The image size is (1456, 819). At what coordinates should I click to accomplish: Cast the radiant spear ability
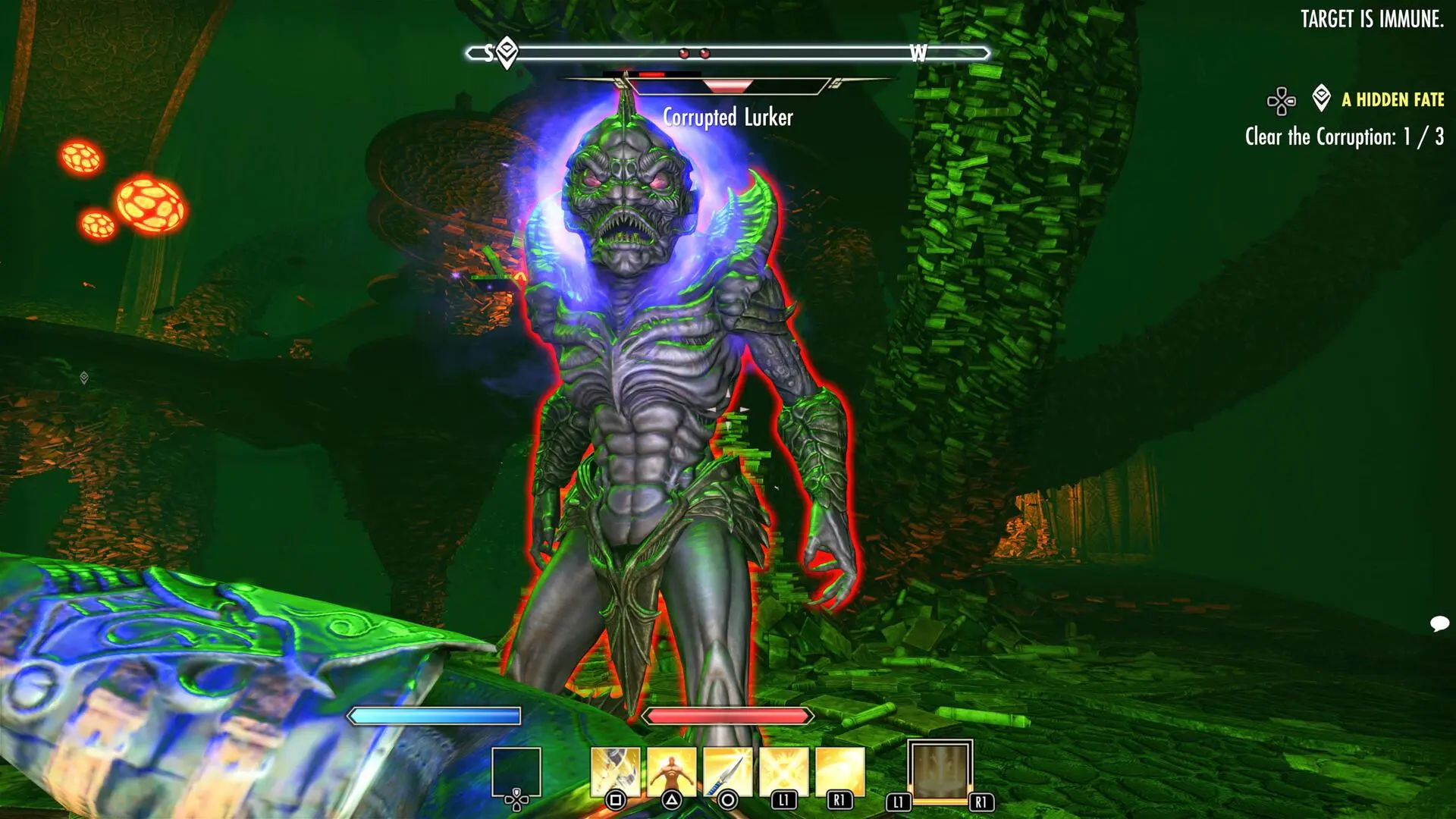pos(727,772)
